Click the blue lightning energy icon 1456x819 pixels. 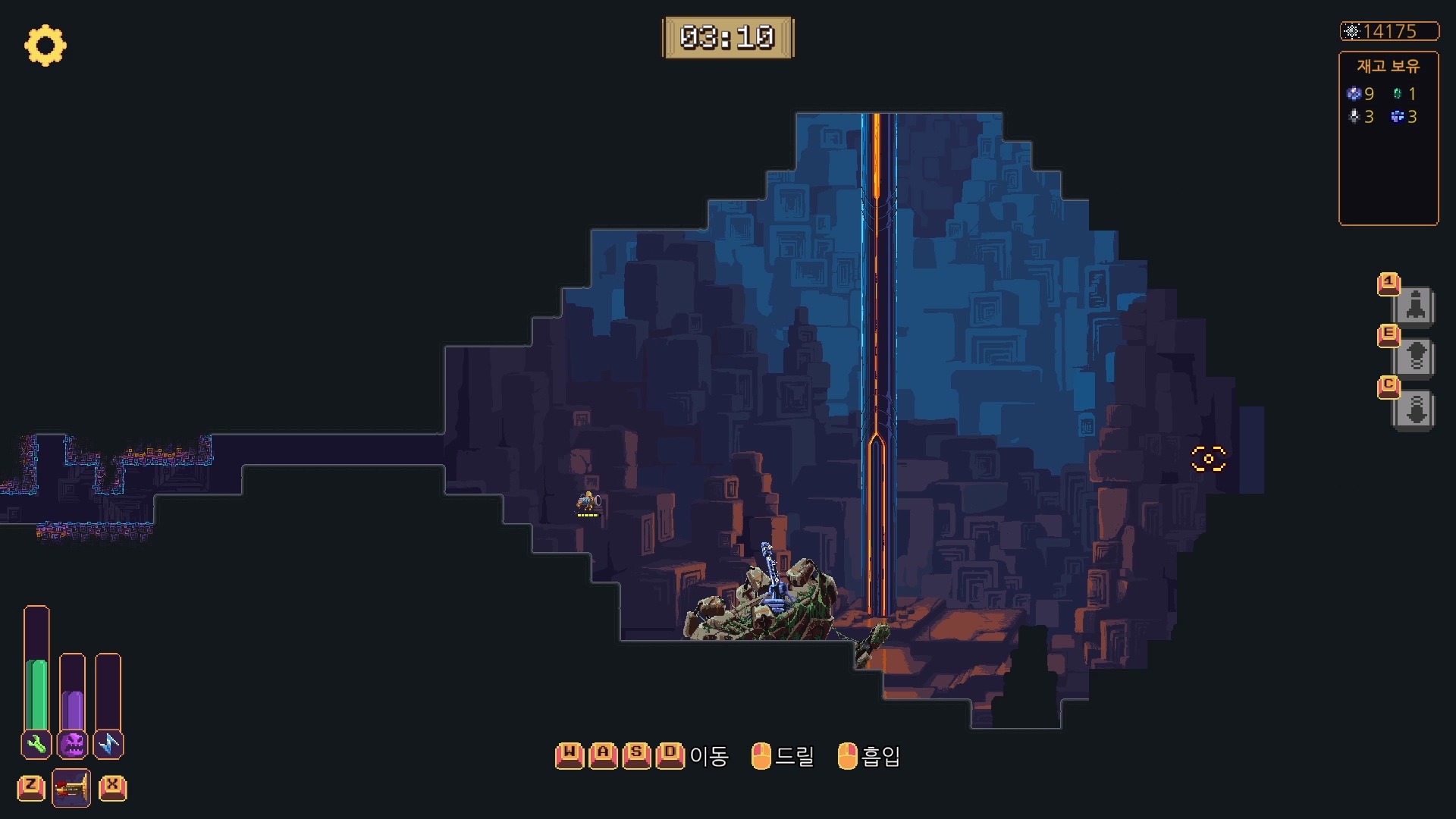tap(108, 744)
